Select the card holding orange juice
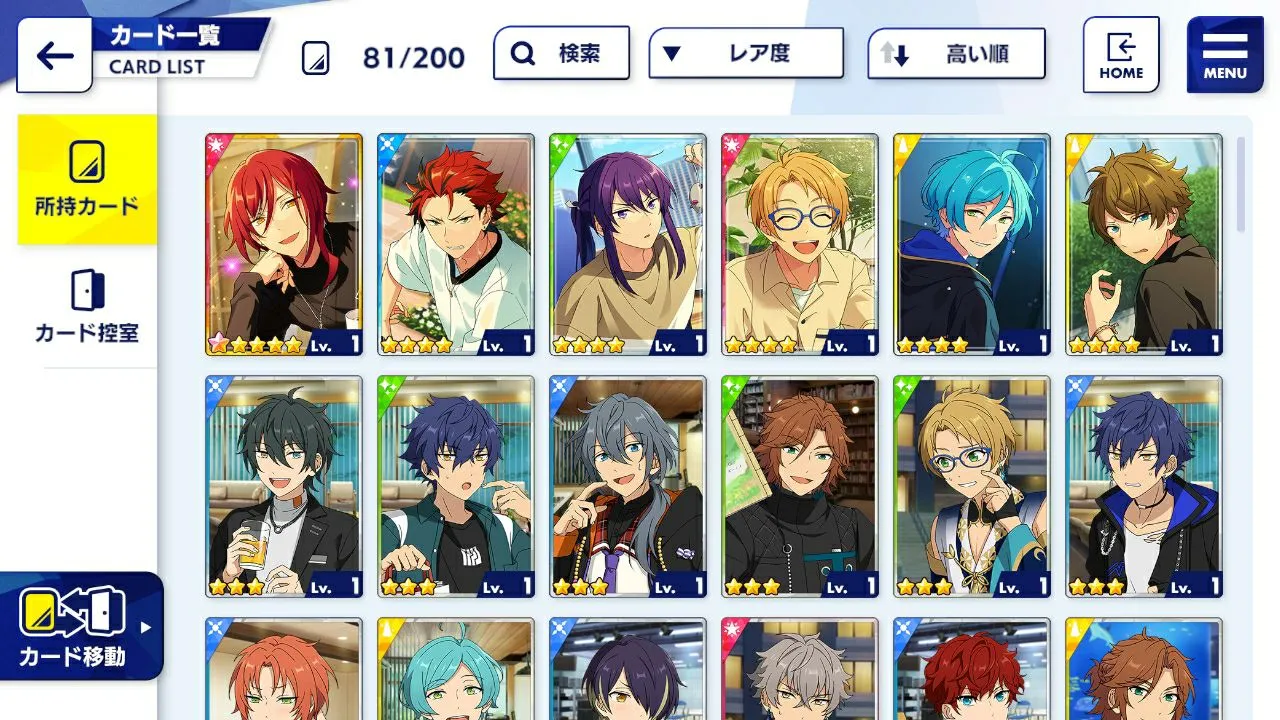The image size is (1280, 720). coord(284,486)
